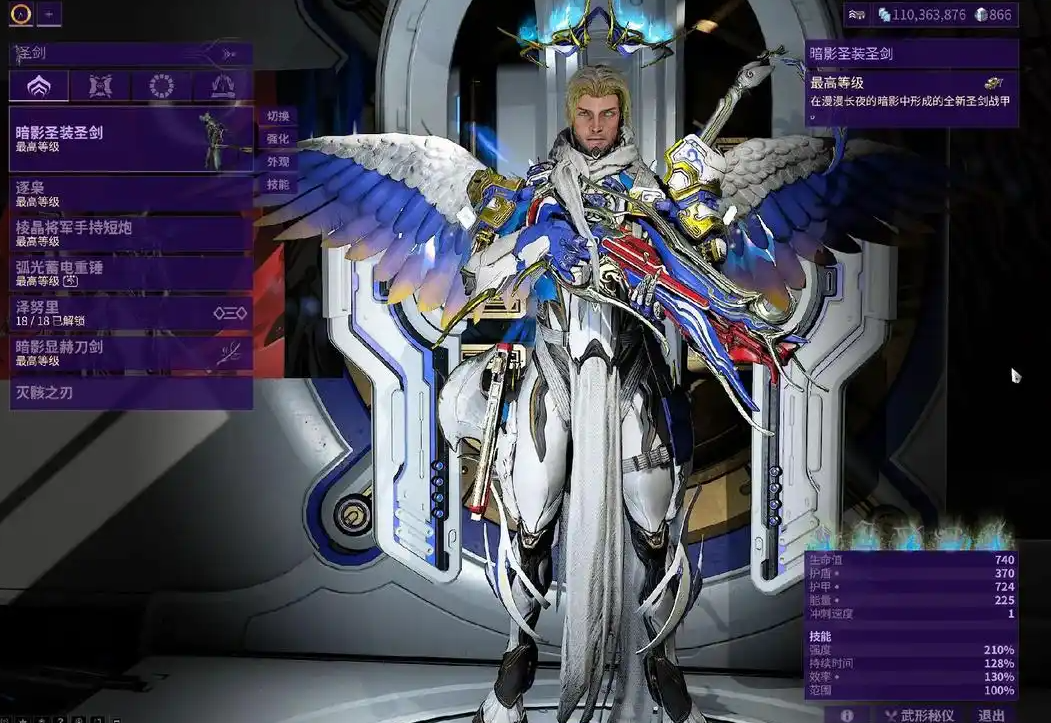The width and height of the screenshot is (1051, 723).
Task: Switch to the second arsenal tab with the companion icon
Action: click(x=100, y=86)
